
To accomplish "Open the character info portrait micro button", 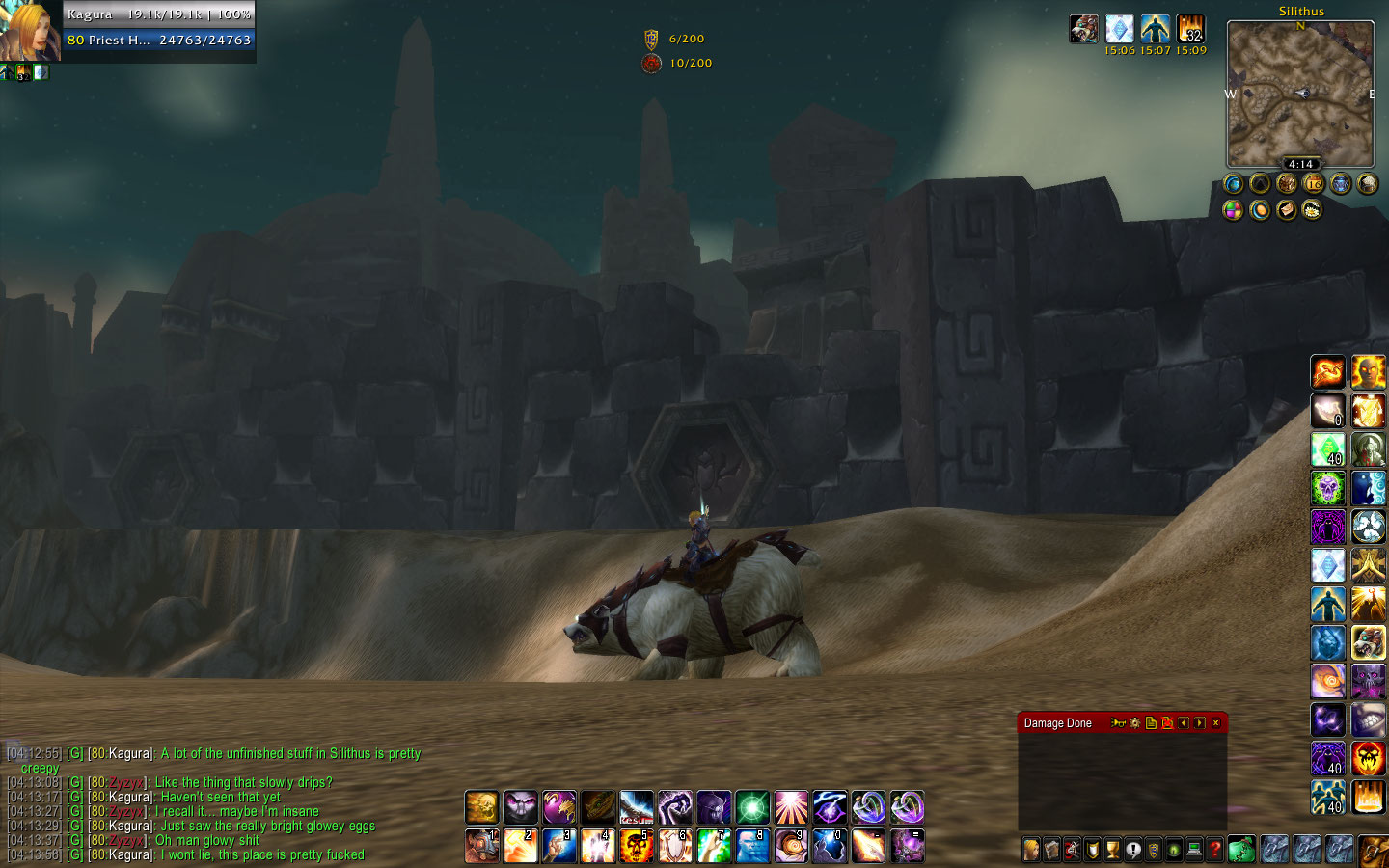I will 1031,850.
